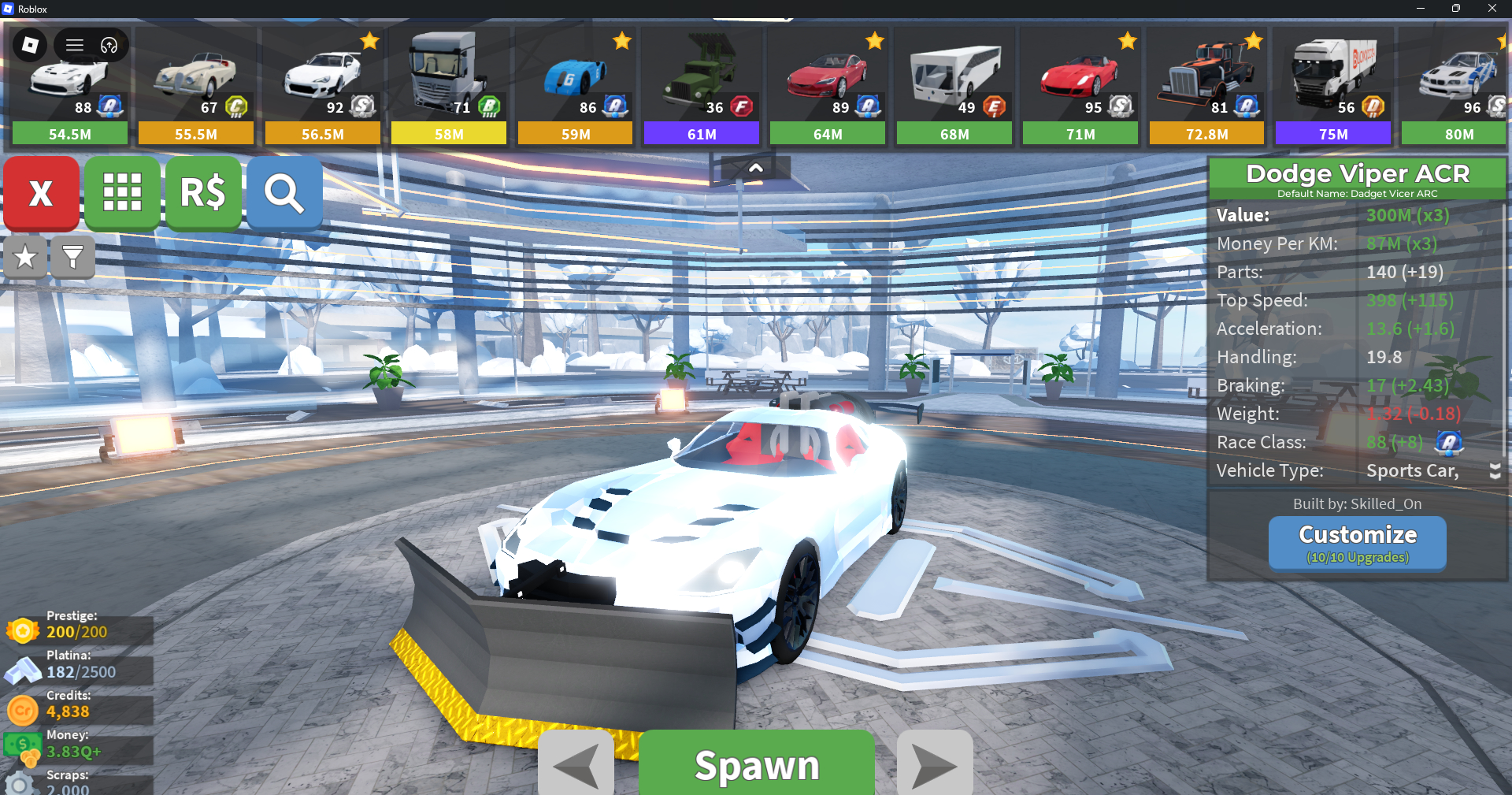Open the funnel filter options
The image size is (1512, 795).
[72, 257]
